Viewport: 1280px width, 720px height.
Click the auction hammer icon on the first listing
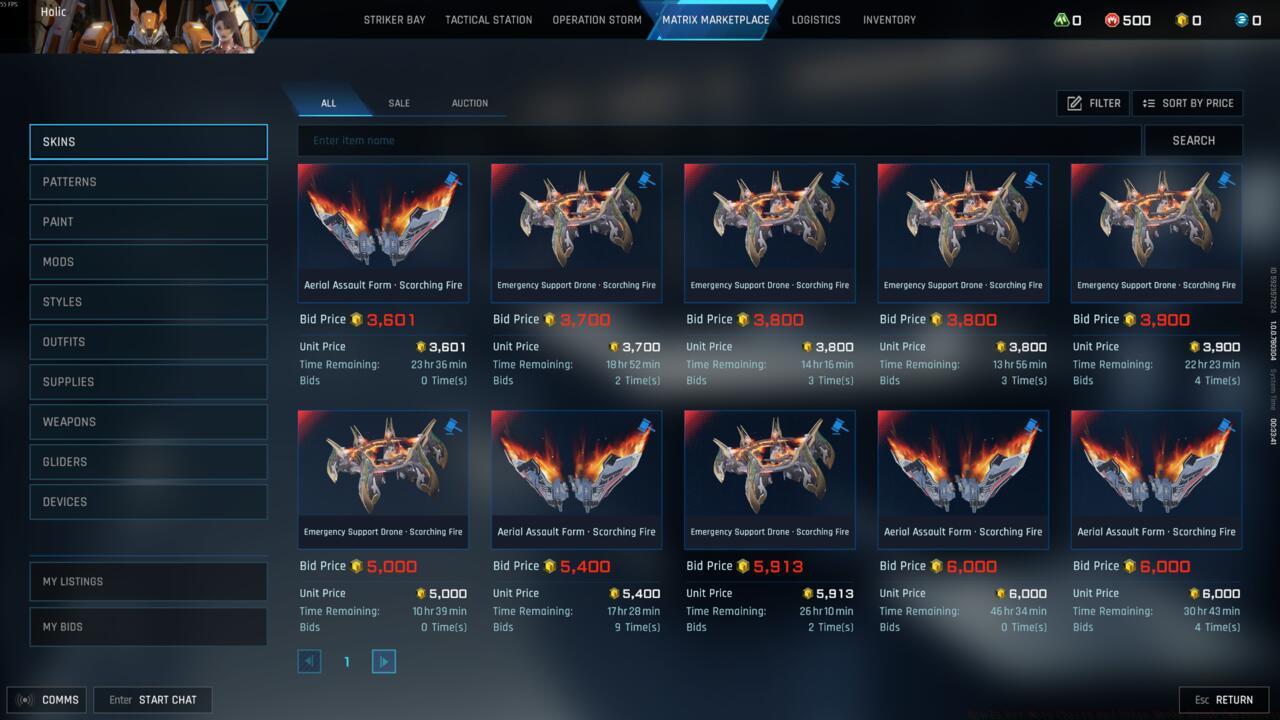coord(451,180)
